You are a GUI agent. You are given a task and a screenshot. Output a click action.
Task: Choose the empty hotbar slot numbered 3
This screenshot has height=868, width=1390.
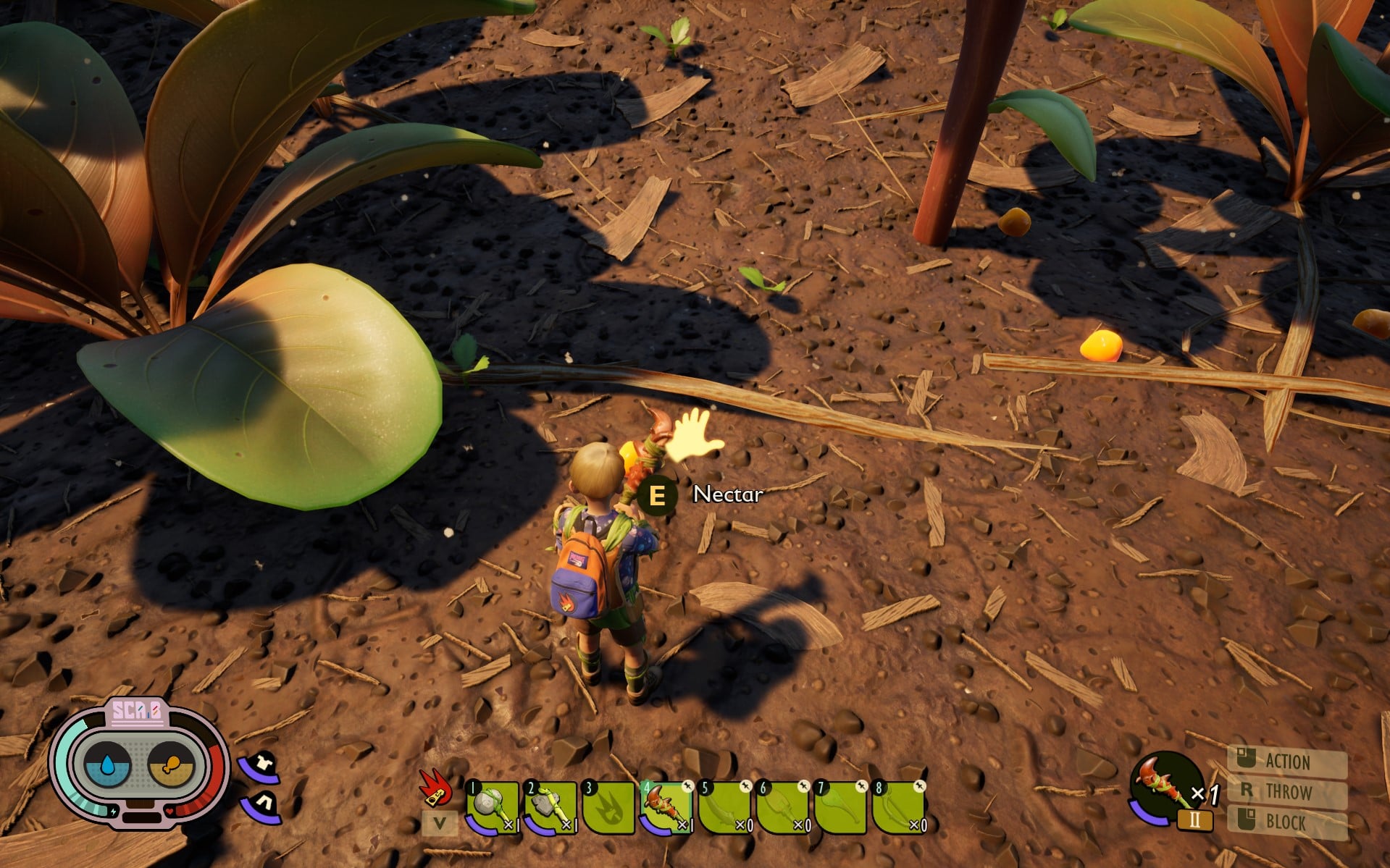click(608, 806)
